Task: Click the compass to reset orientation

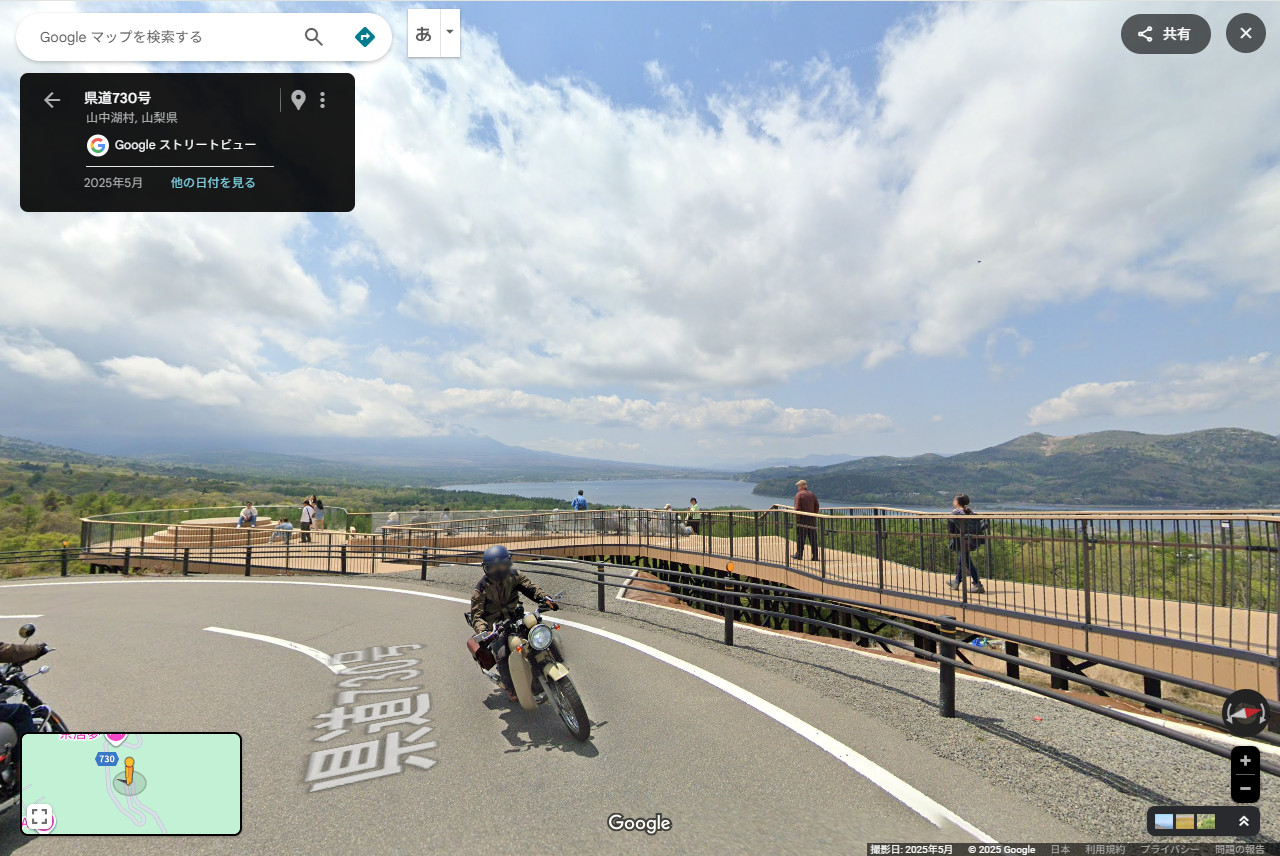Action: tap(1245, 713)
